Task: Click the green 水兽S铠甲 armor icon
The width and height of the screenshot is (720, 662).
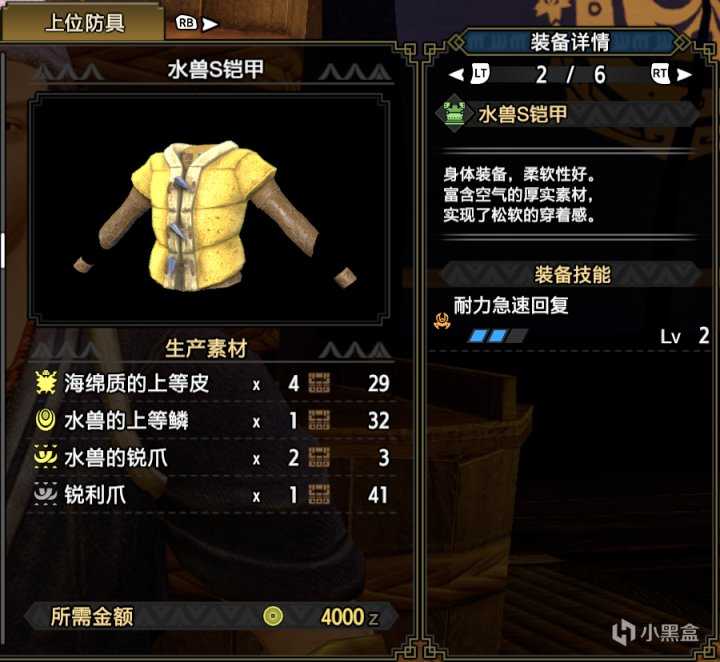Action: [x=453, y=114]
